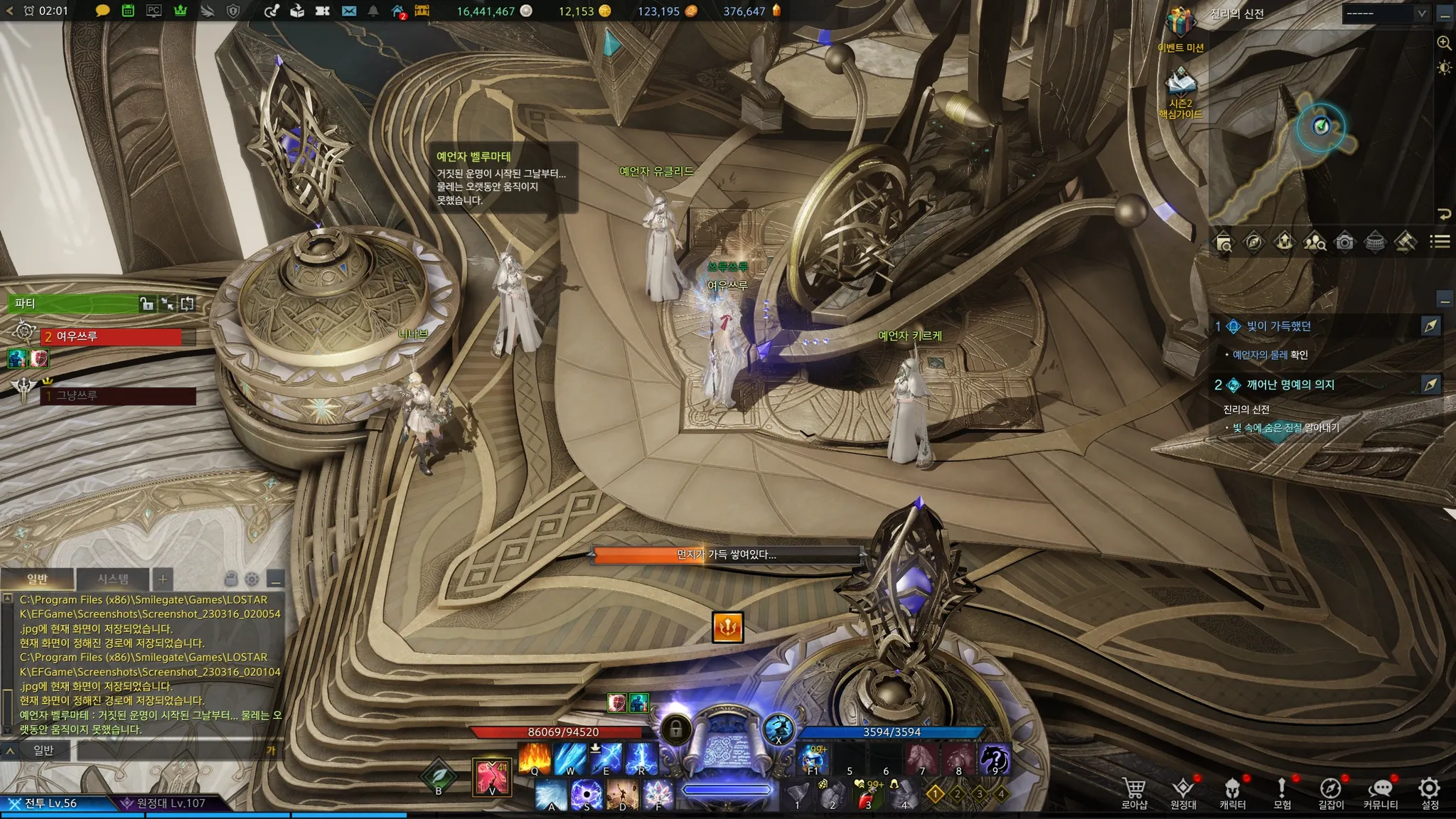The height and width of the screenshot is (819, 1456).
Task: Open the minimap channel dropdown
Action: 1386,14
